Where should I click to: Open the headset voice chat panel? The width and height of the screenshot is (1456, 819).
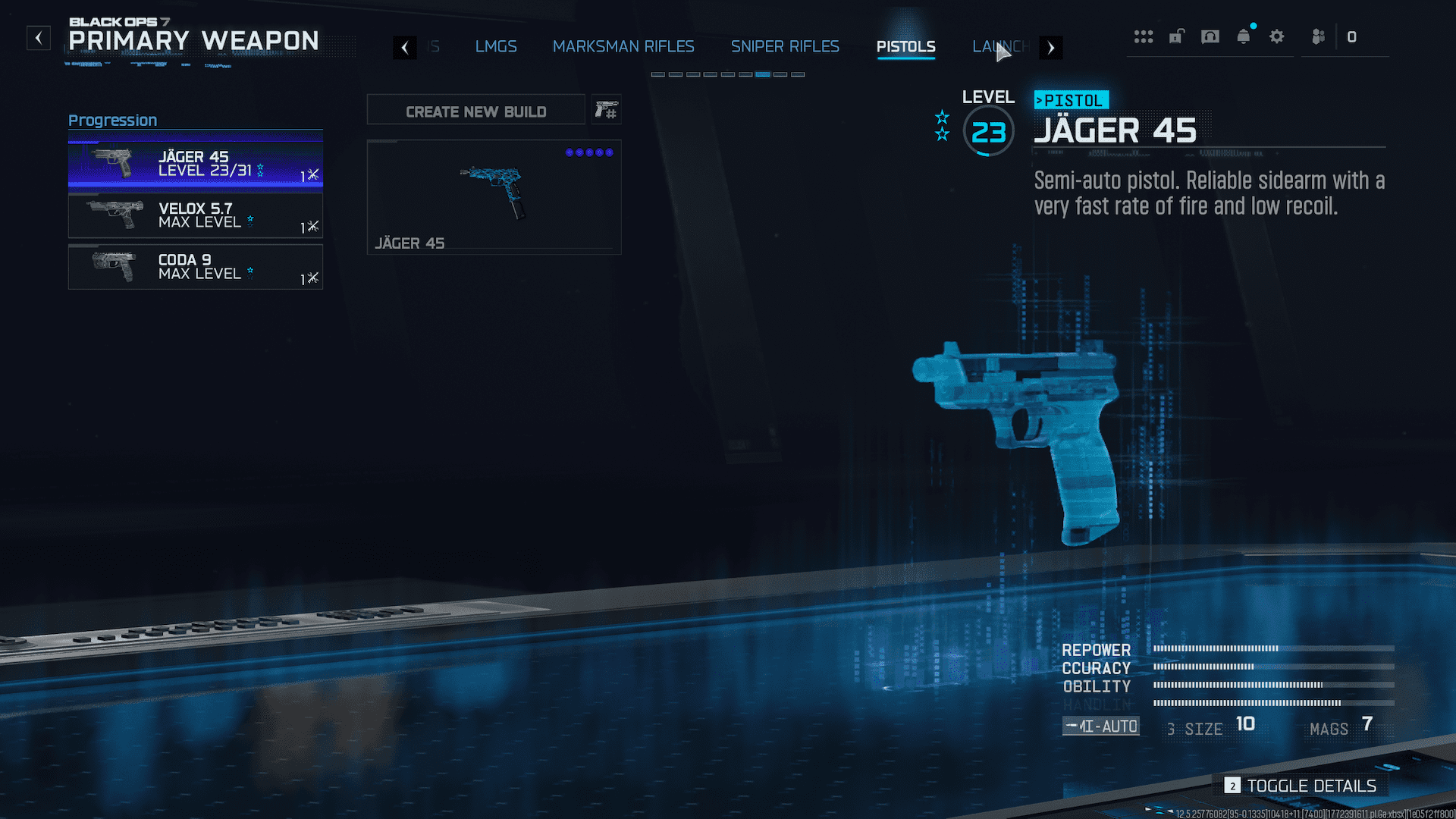click(x=1210, y=36)
